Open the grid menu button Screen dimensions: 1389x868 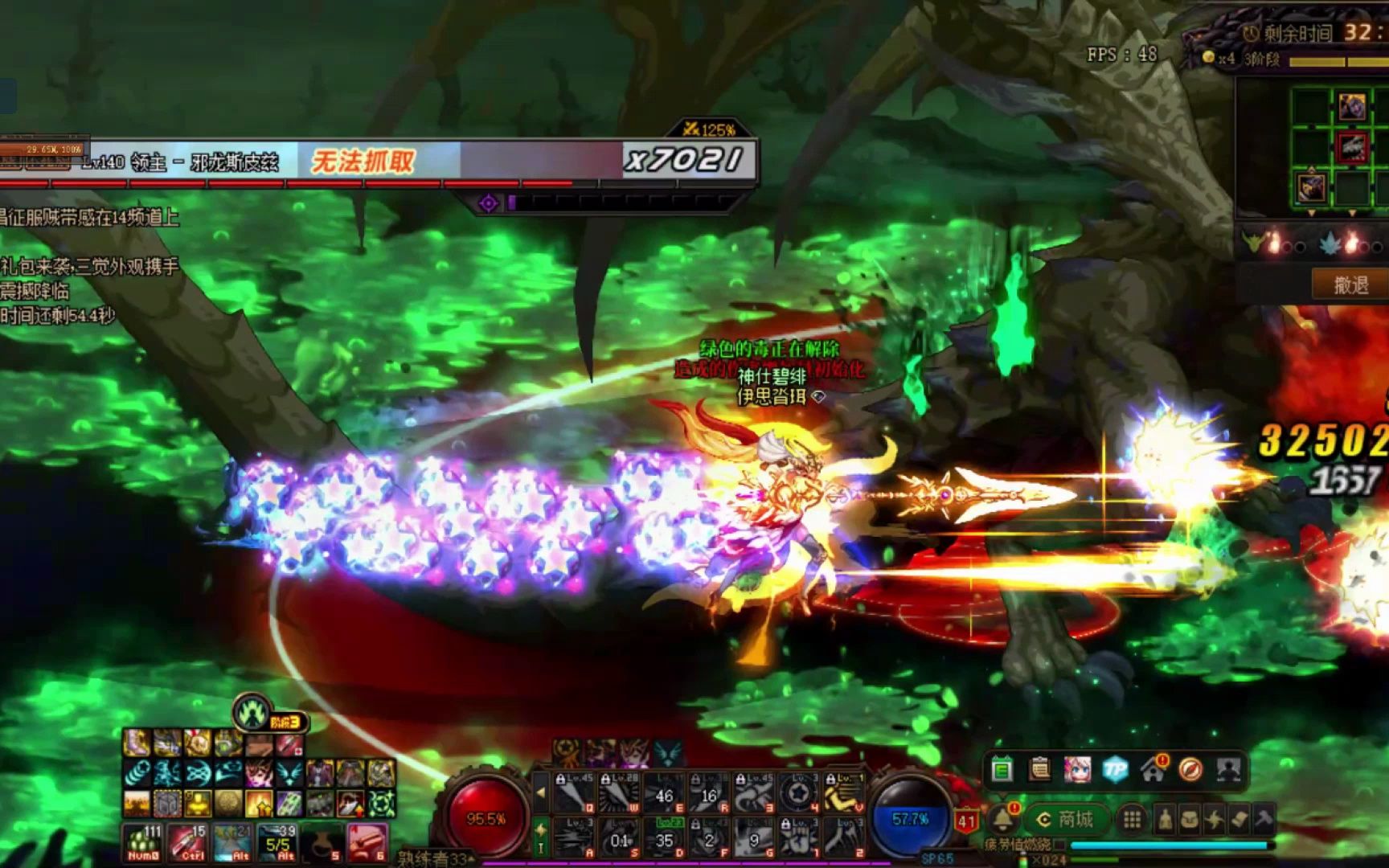1132,819
